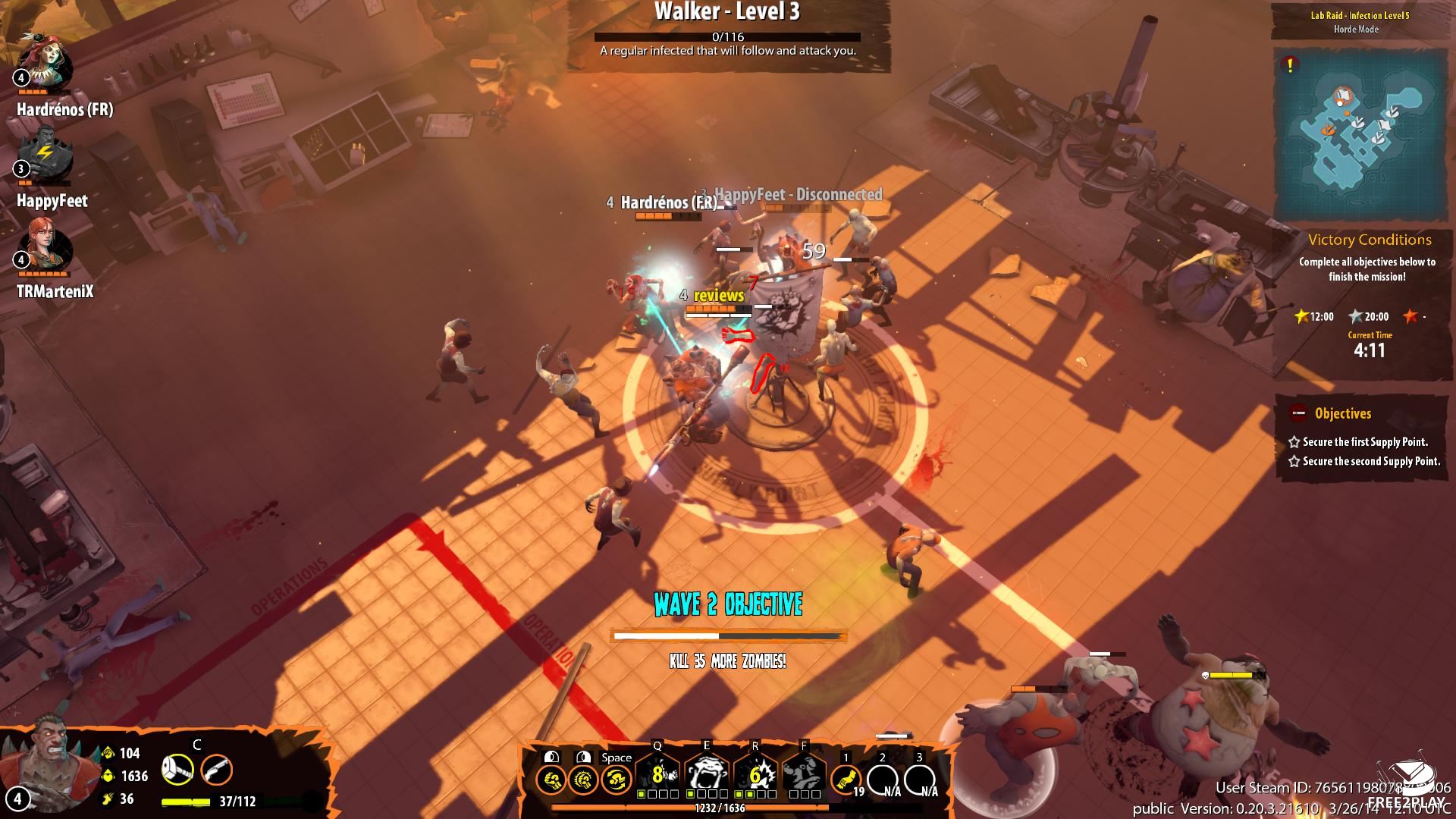Open the Lab Raid minimap
The height and width of the screenshot is (819, 1456).
point(1360,135)
